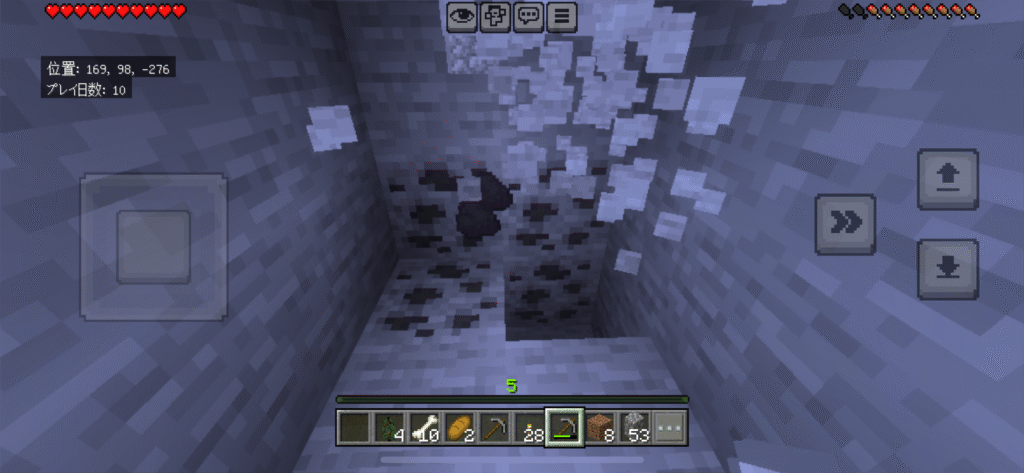The image size is (1024, 473).
Task: Select the torch stack of 28
Action: click(529, 428)
